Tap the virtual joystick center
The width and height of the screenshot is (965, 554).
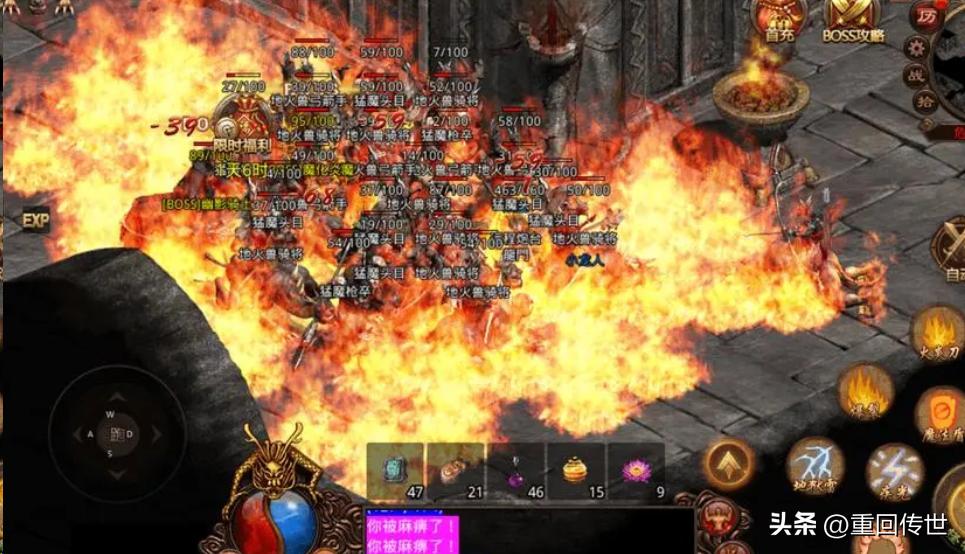pos(118,433)
